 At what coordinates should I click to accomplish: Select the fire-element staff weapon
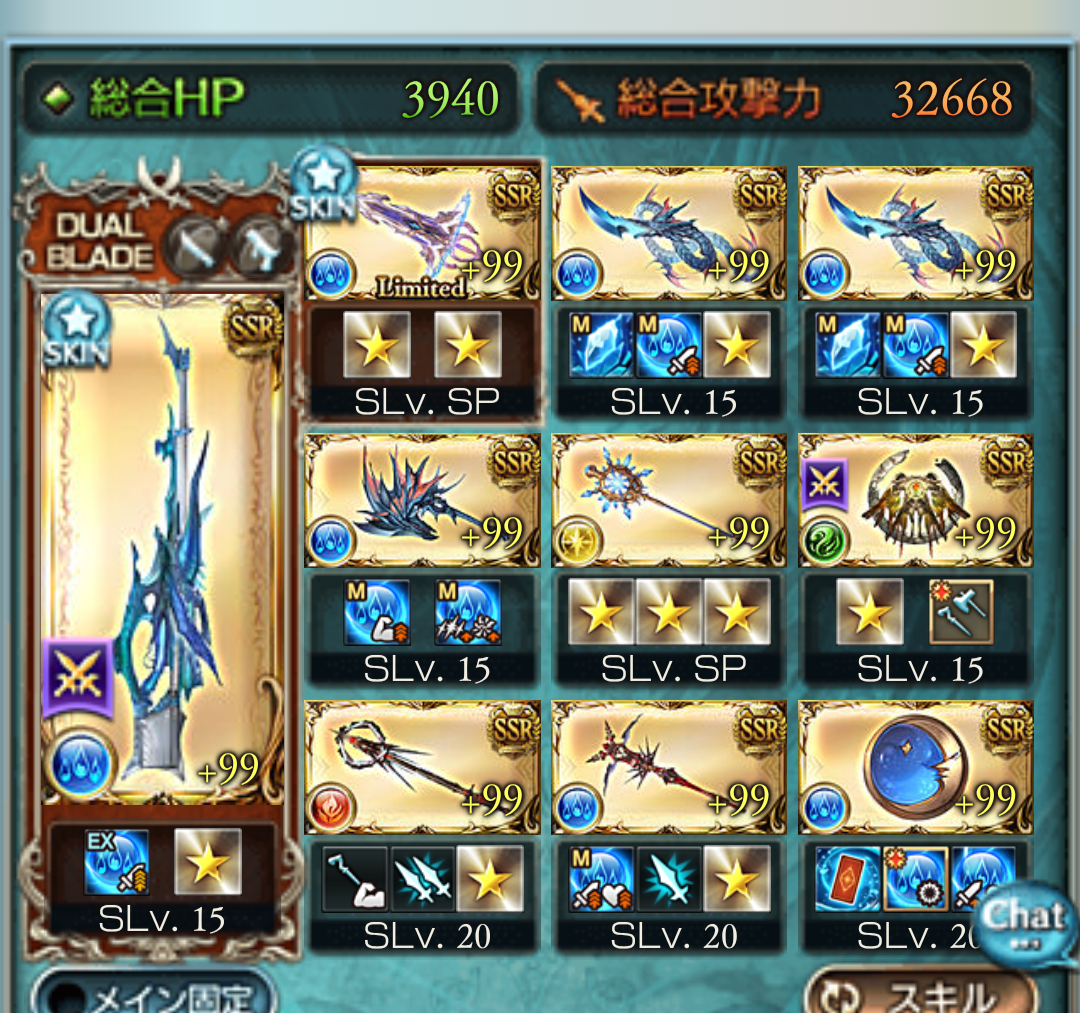[422, 768]
